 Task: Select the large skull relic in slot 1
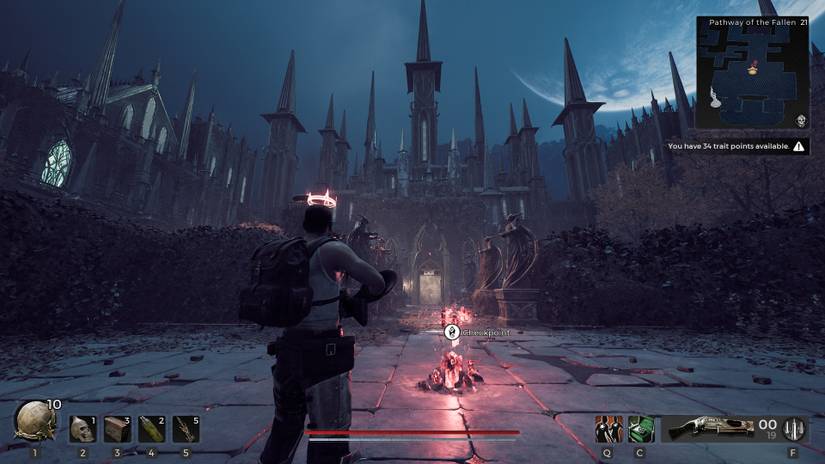[x=33, y=420]
